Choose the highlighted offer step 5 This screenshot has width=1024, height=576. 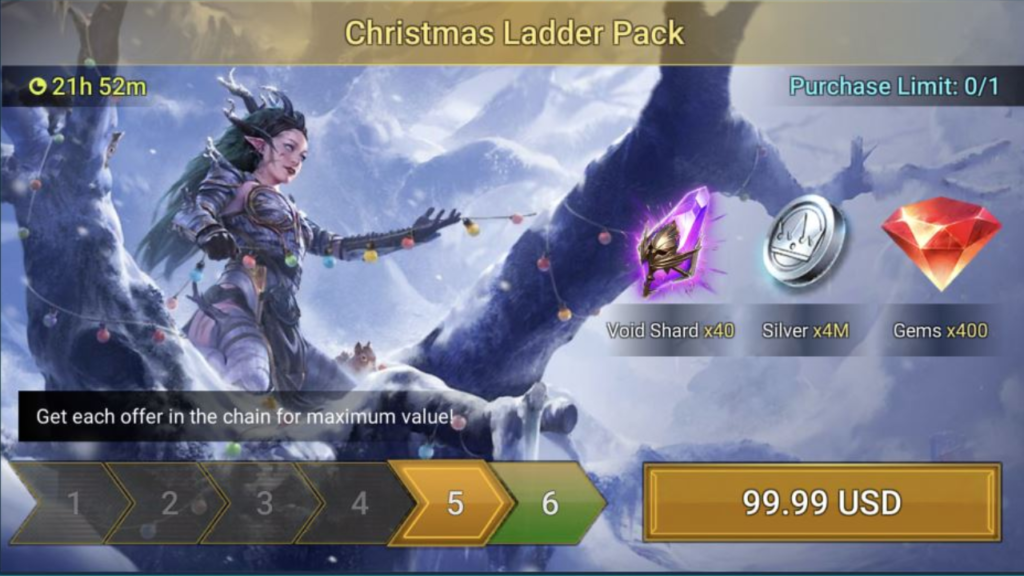coord(454,503)
